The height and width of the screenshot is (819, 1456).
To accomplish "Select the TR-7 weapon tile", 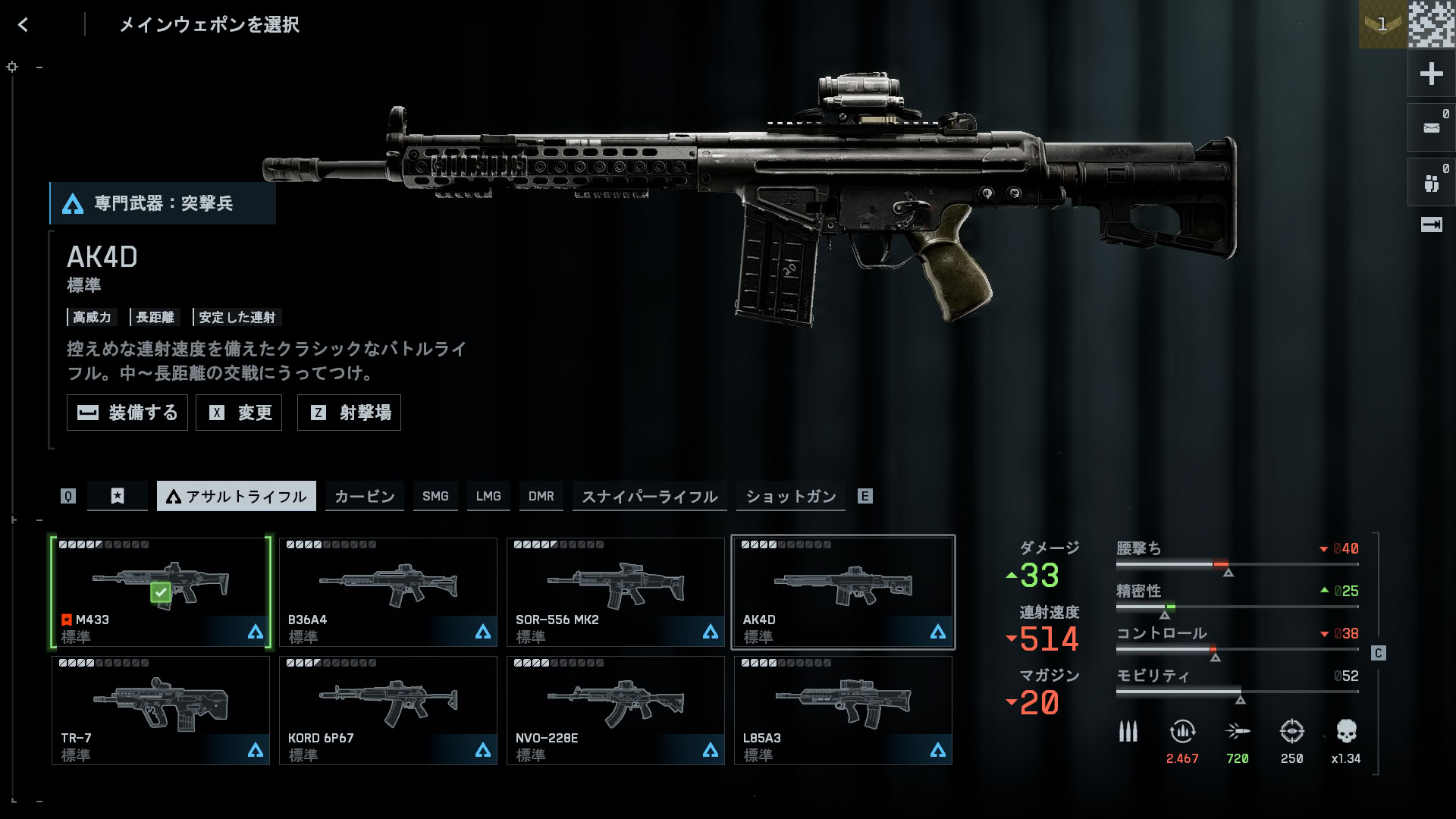I will [x=161, y=711].
